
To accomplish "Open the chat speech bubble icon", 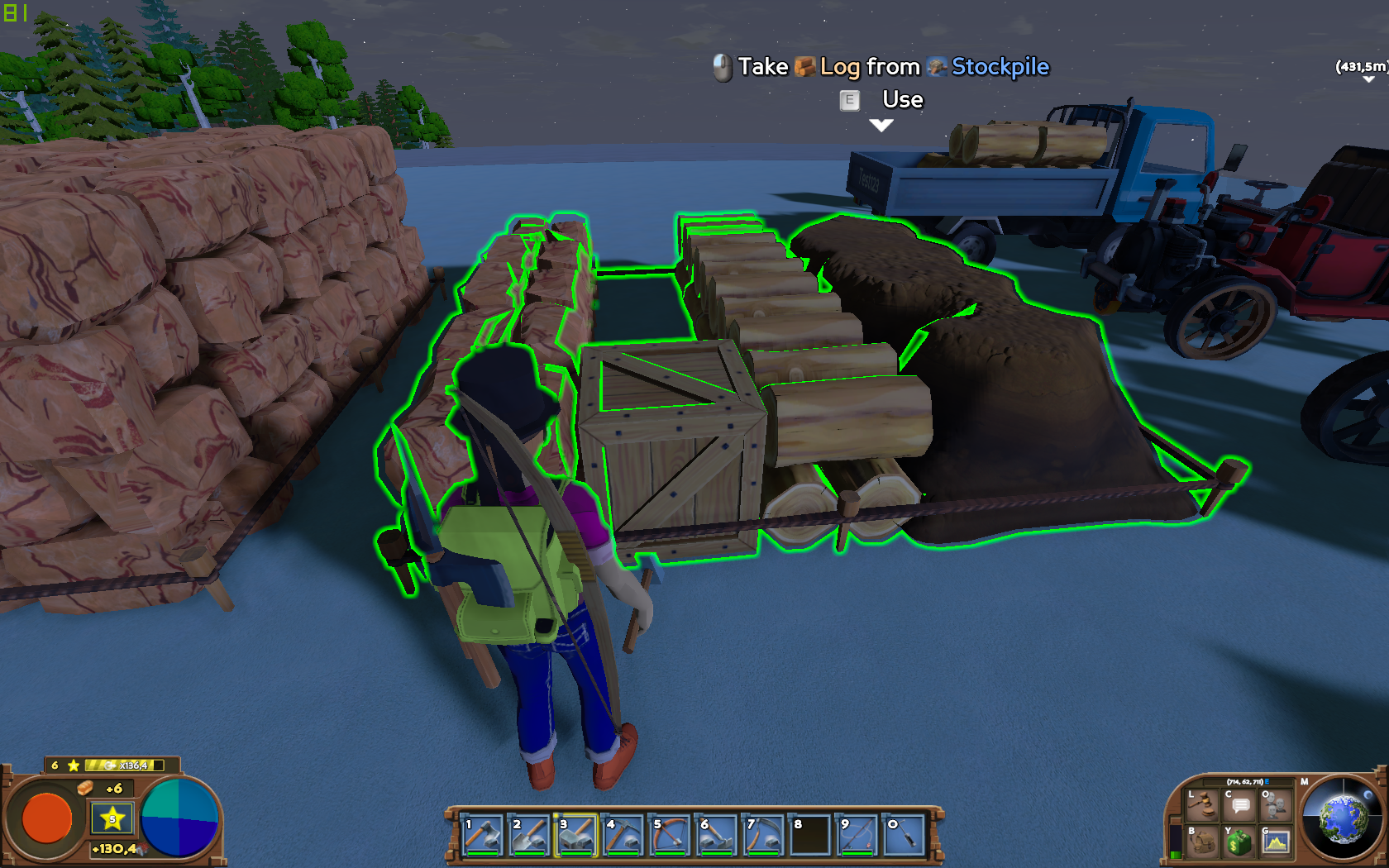I will (1239, 805).
